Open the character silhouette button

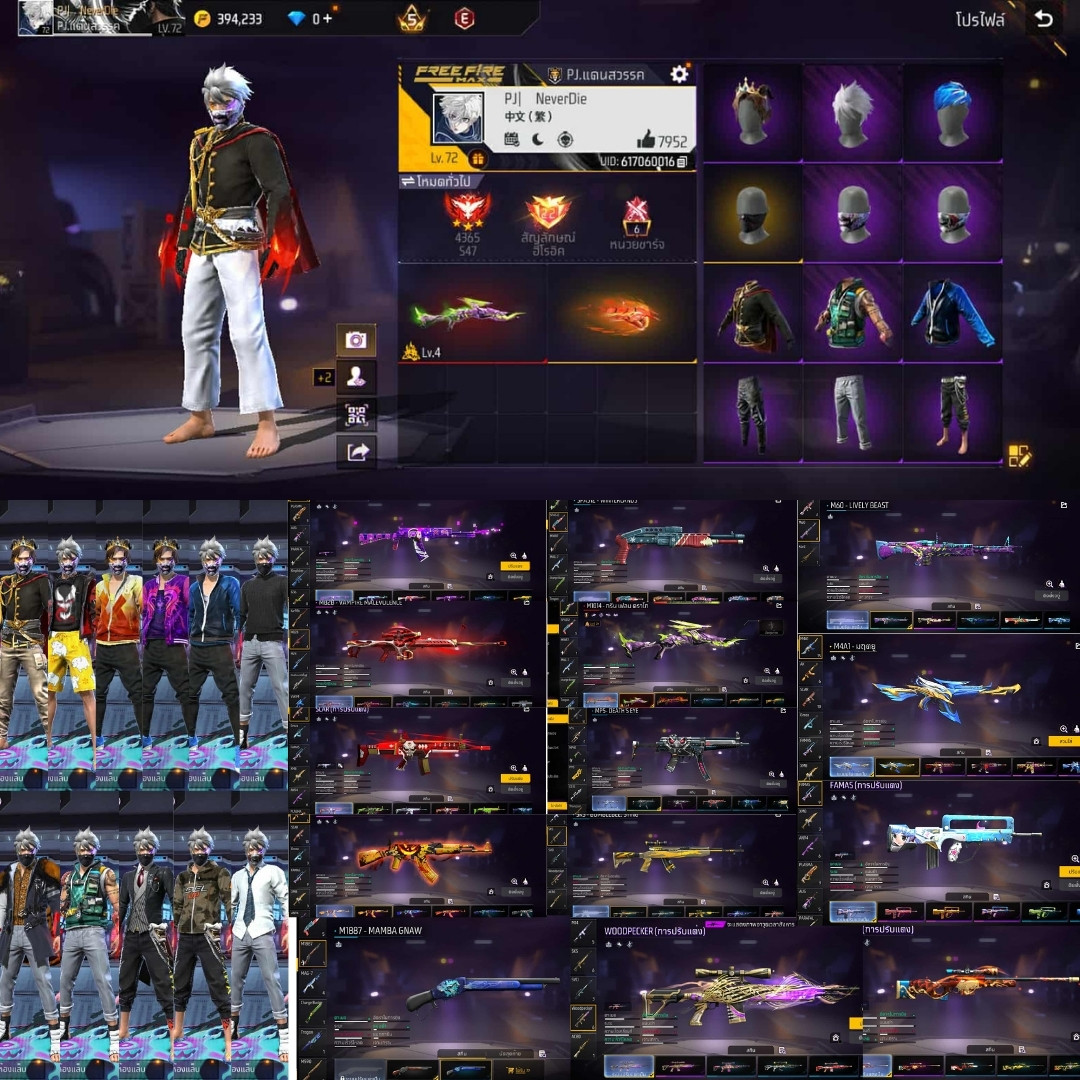[x=356, y=377]
